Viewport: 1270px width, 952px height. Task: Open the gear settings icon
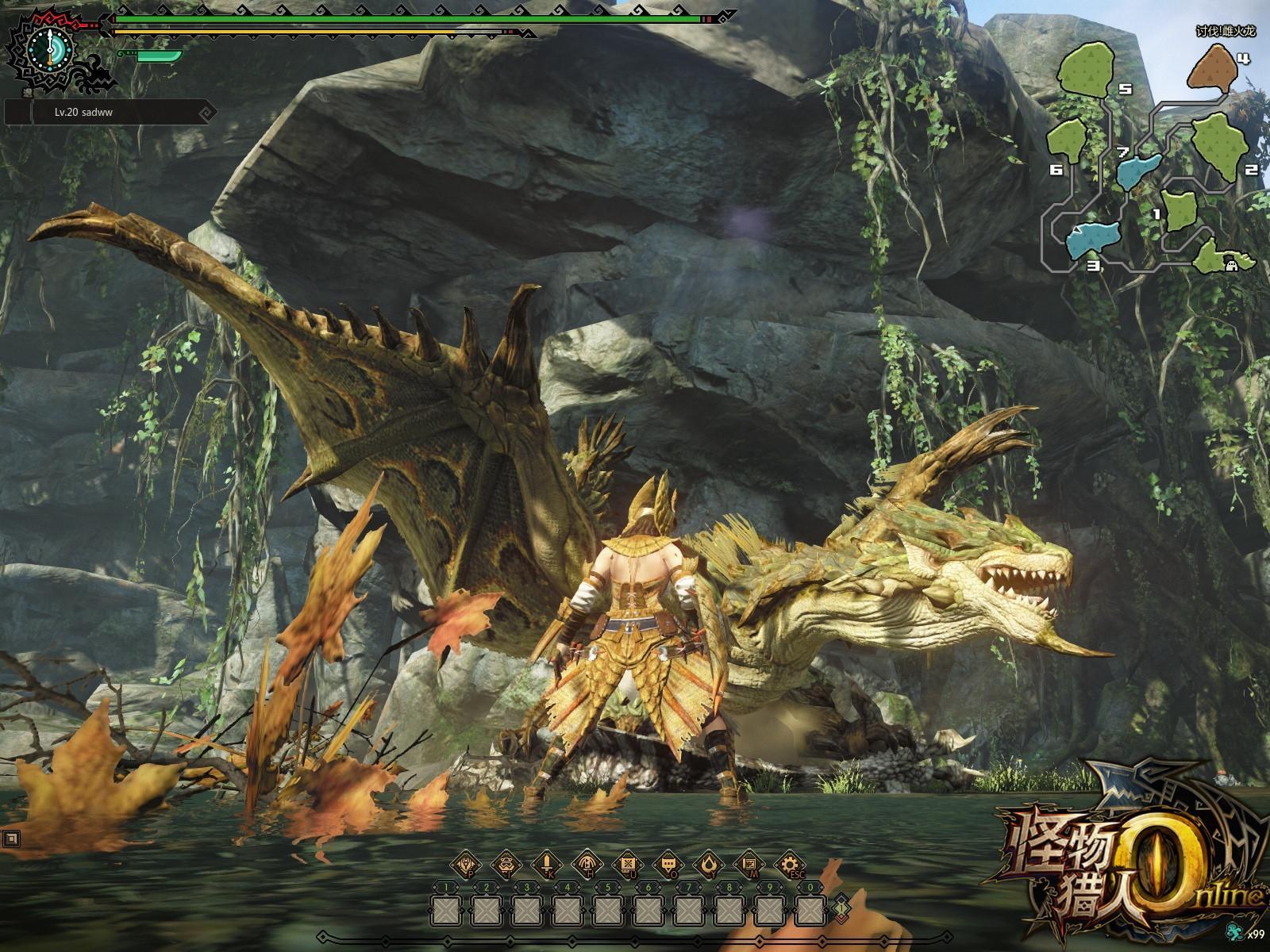point(789,864)
